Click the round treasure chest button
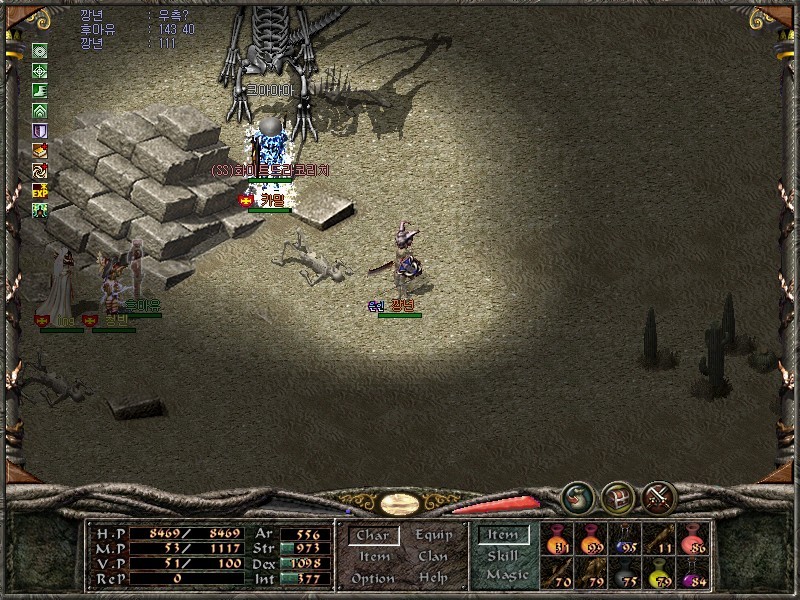 point(618,497)
